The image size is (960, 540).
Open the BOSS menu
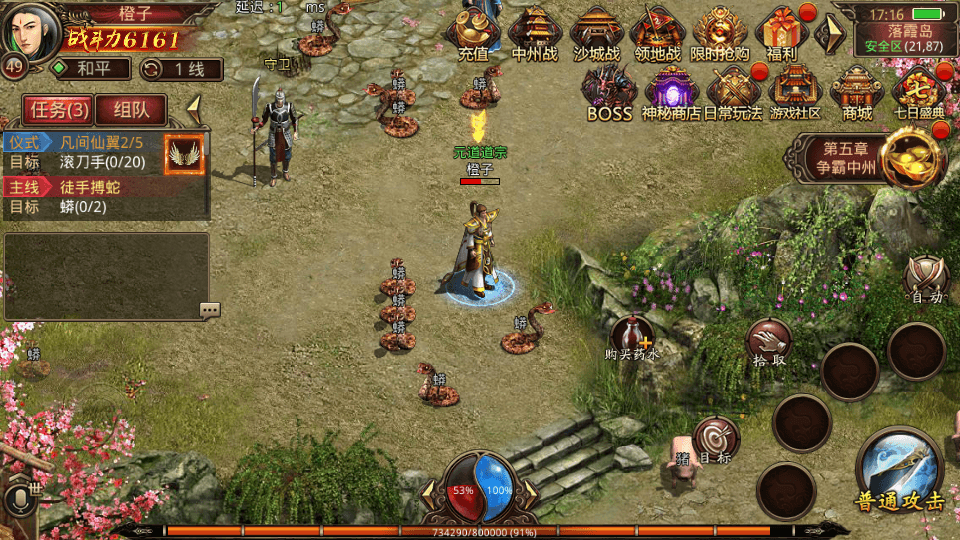point(609,92)
